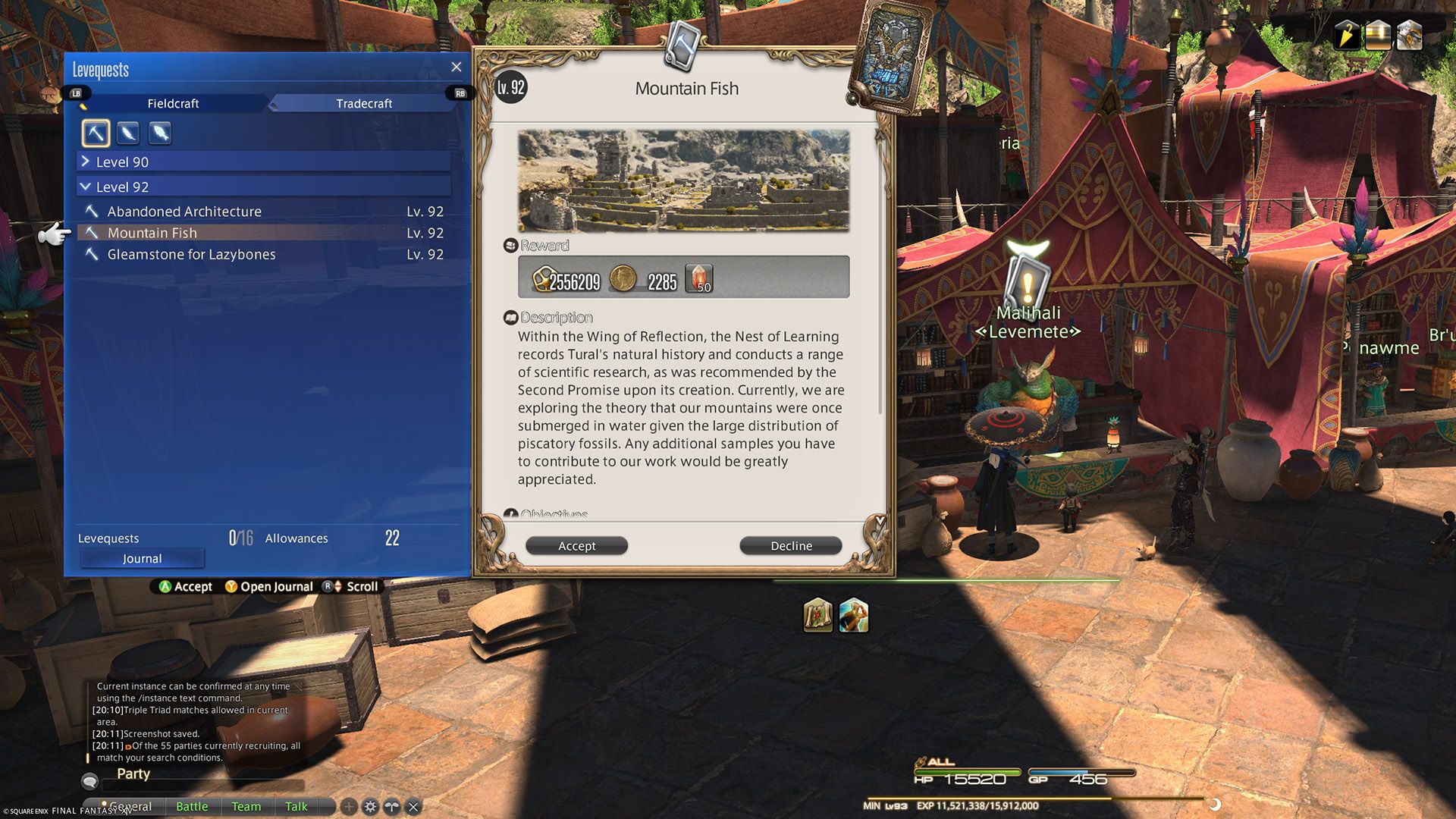Click the chat settings gear icon
This screenshot has height=819, width=1456.
click(370, 806)
